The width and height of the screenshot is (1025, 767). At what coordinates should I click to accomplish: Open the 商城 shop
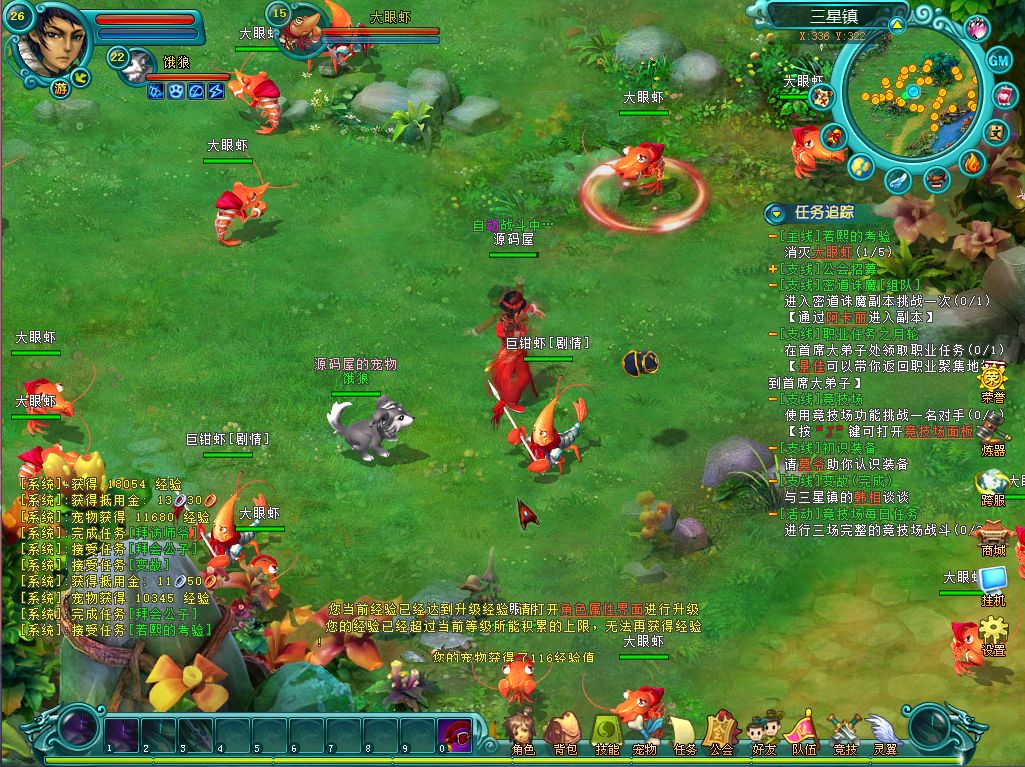(x=993, y=534)
